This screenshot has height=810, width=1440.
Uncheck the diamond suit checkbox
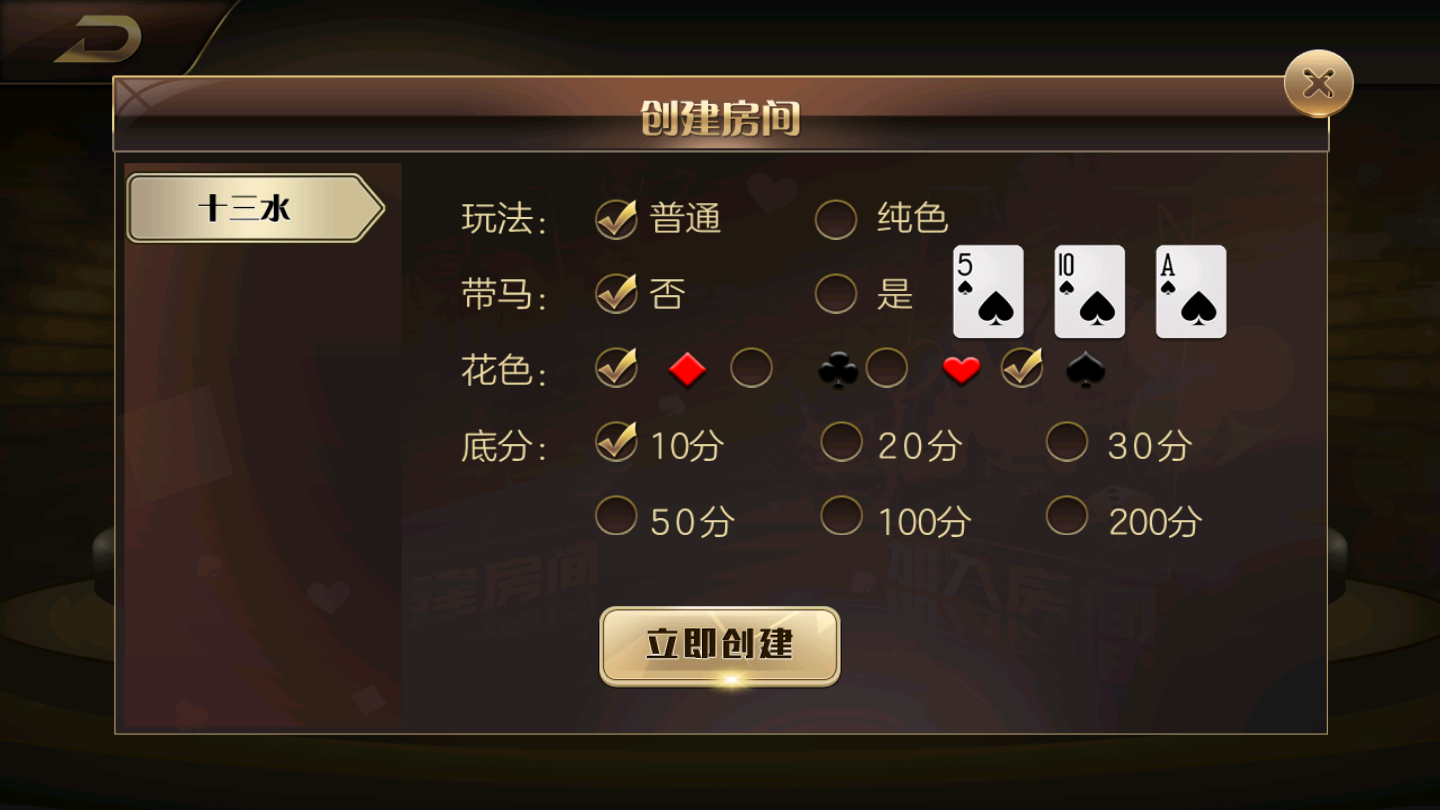pyautogui.click(x=617, y=368)
